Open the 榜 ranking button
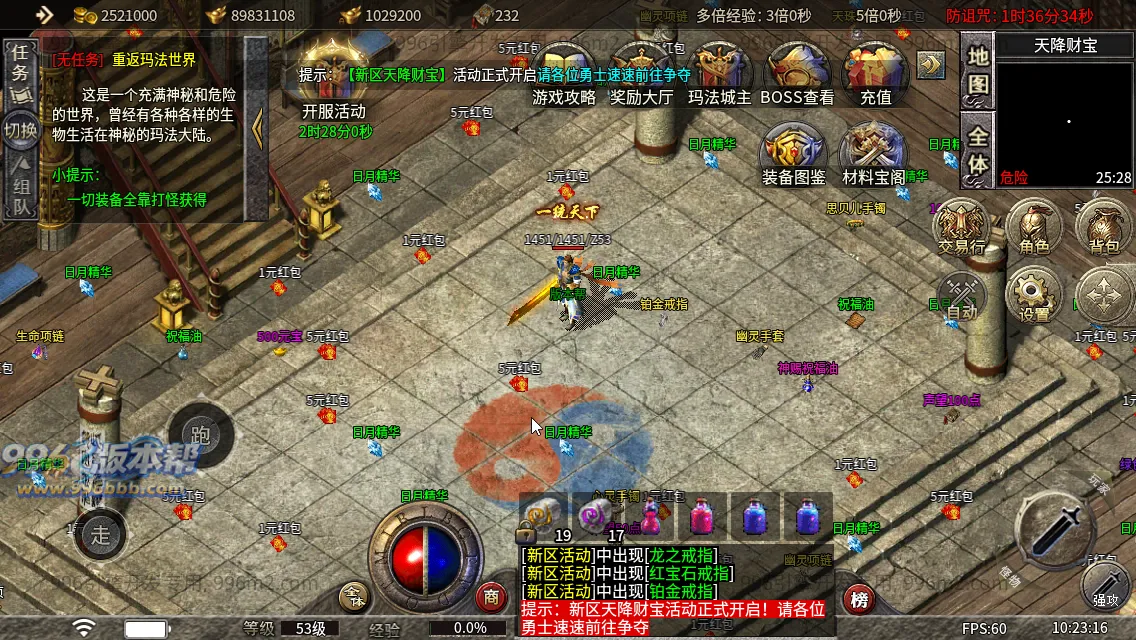The height and width of the screenshot is (640, 1136). coord(858,599)
